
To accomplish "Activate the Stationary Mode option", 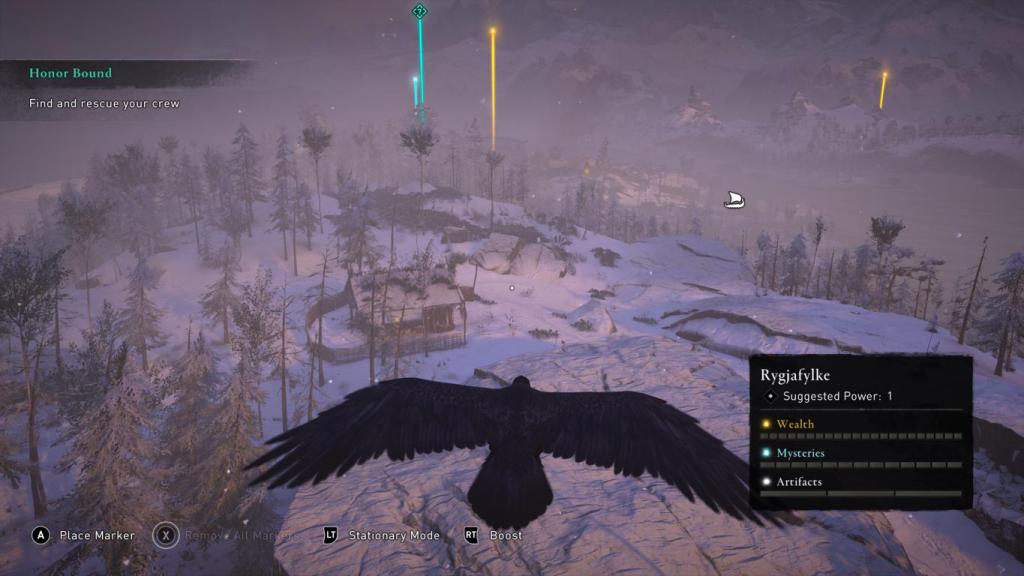I will [393, 535].
